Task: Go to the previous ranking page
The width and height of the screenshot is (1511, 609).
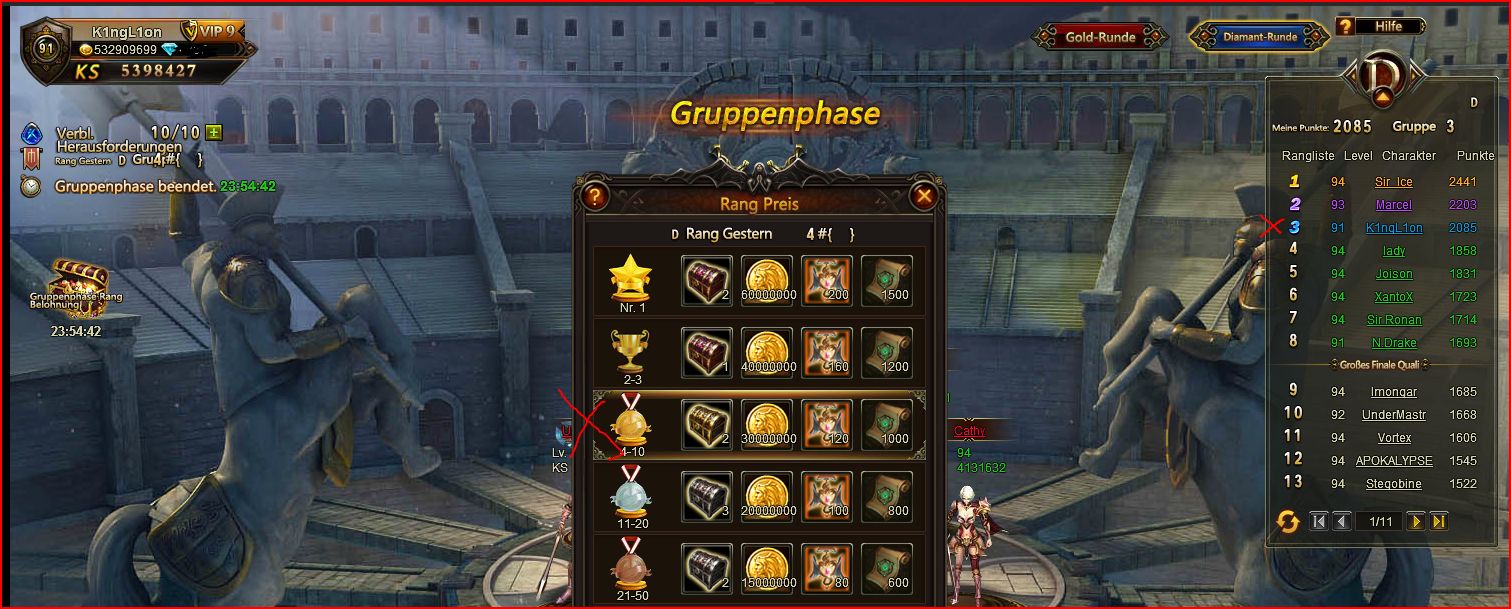Action: click(1341, 521)
